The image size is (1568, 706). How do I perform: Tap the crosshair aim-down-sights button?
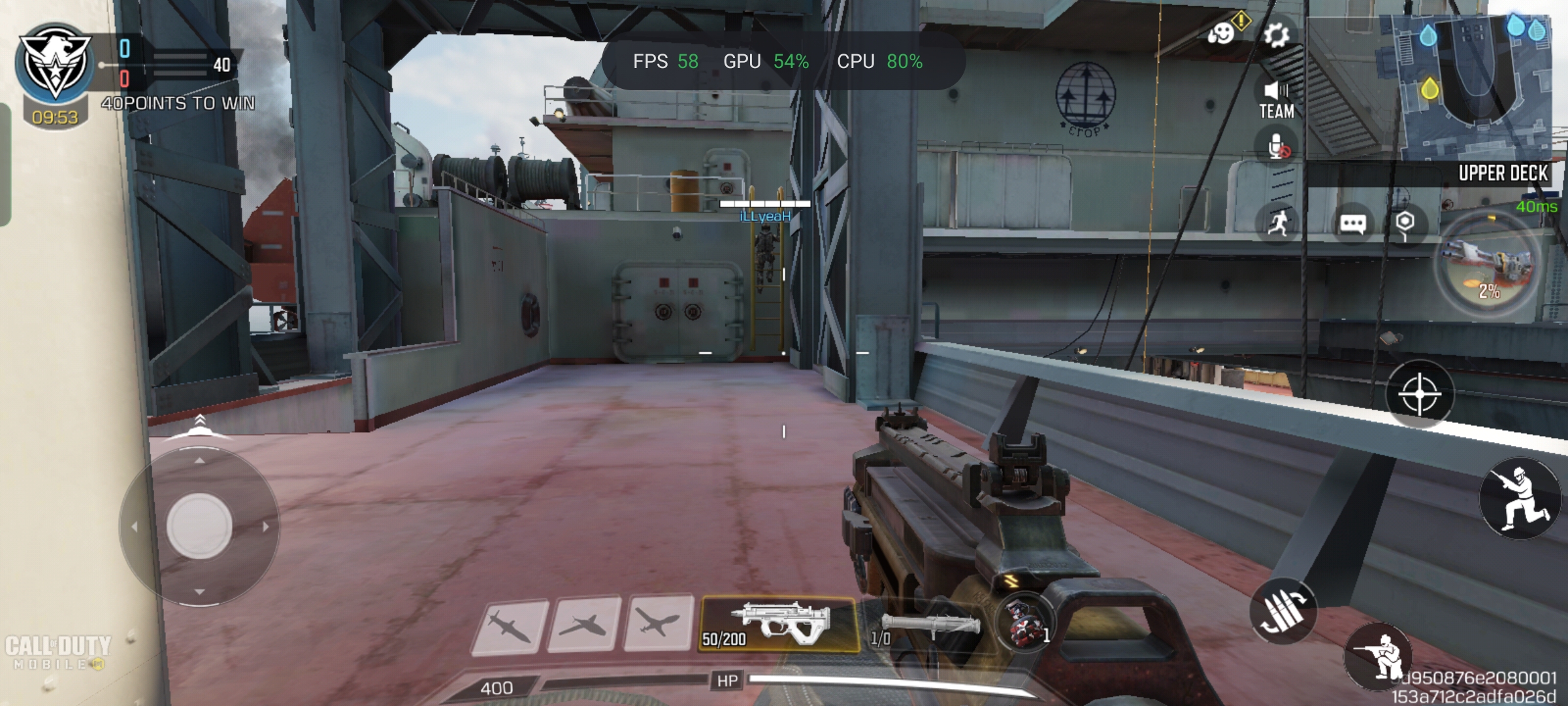pyautogui.click(x=1419, y=394)
